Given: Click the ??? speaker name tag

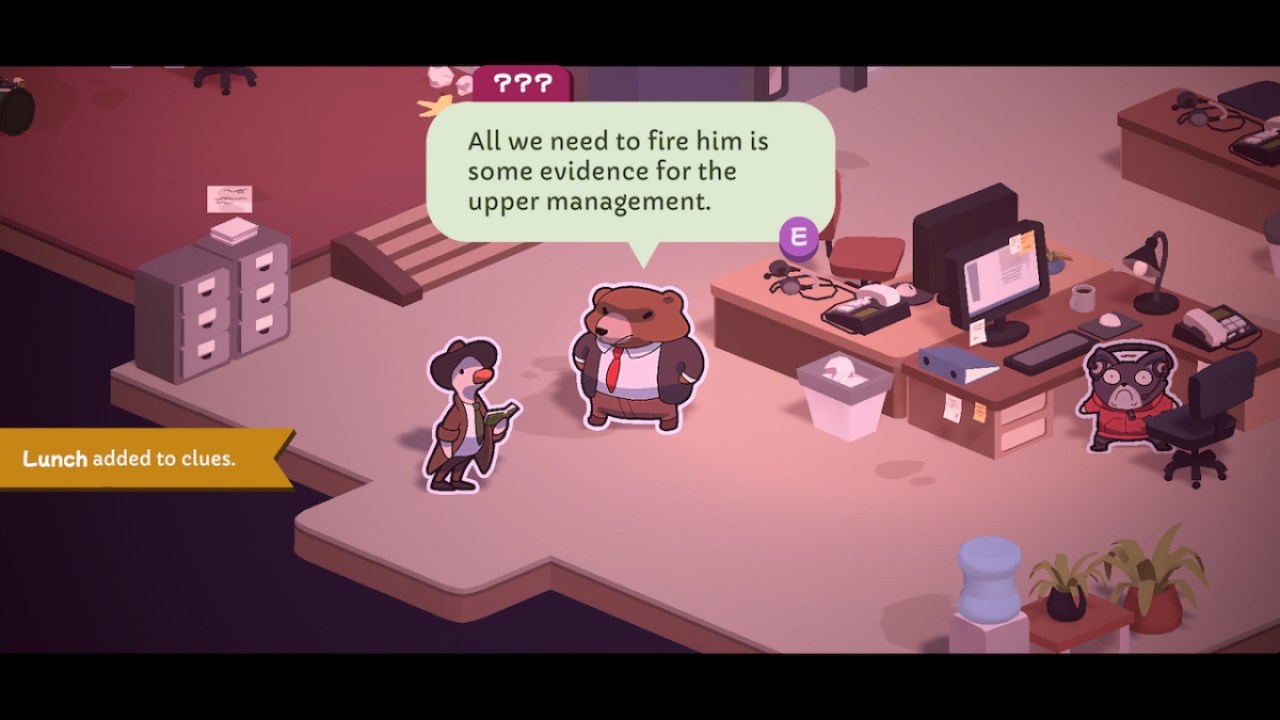Looking at the screenshot, I should pyautogui.click(x=521, y=85).
